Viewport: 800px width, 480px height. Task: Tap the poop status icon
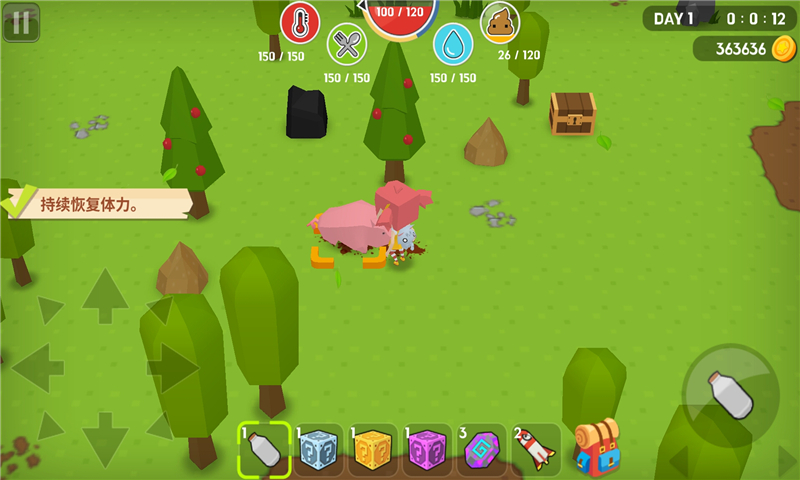(500, 21)
